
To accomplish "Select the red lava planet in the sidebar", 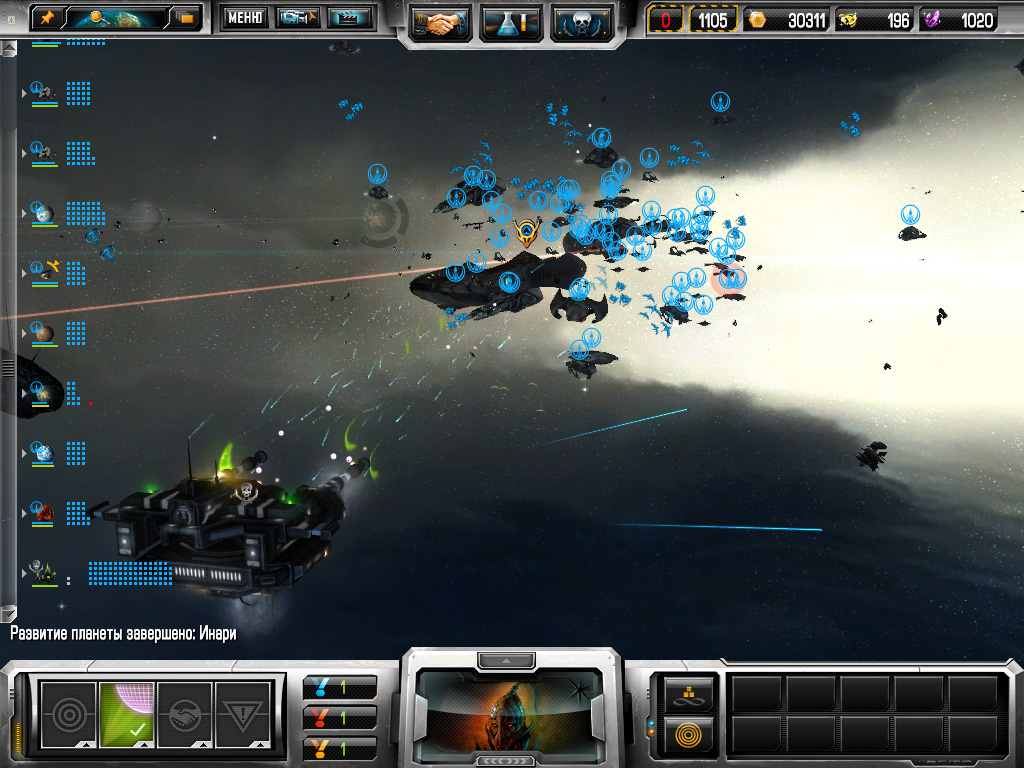I will click(43, 513).
